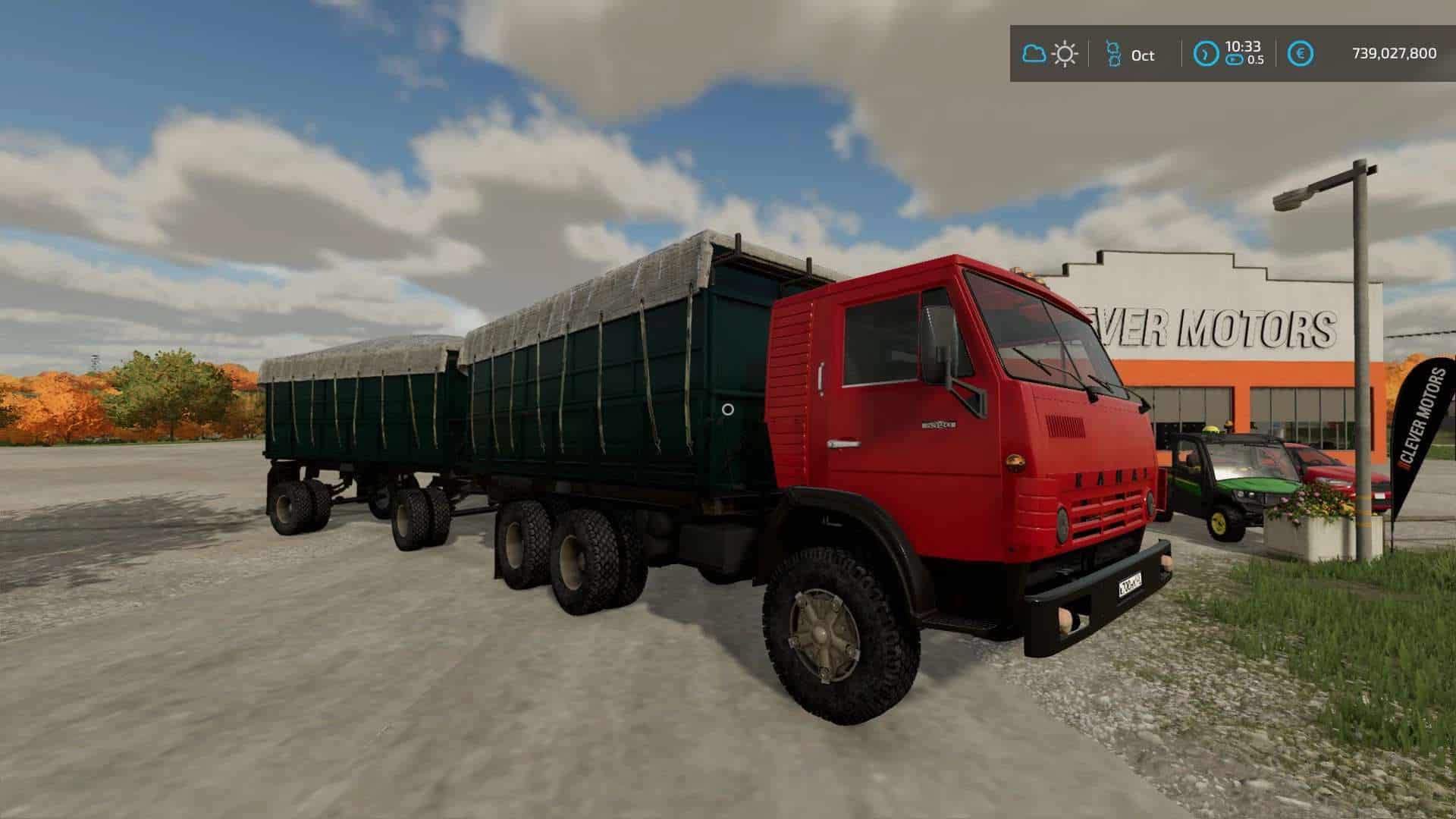This screenshot has width=1456, height=819.
Task: Select the calendar icon beside Oct
Action: pos(1113,54)
